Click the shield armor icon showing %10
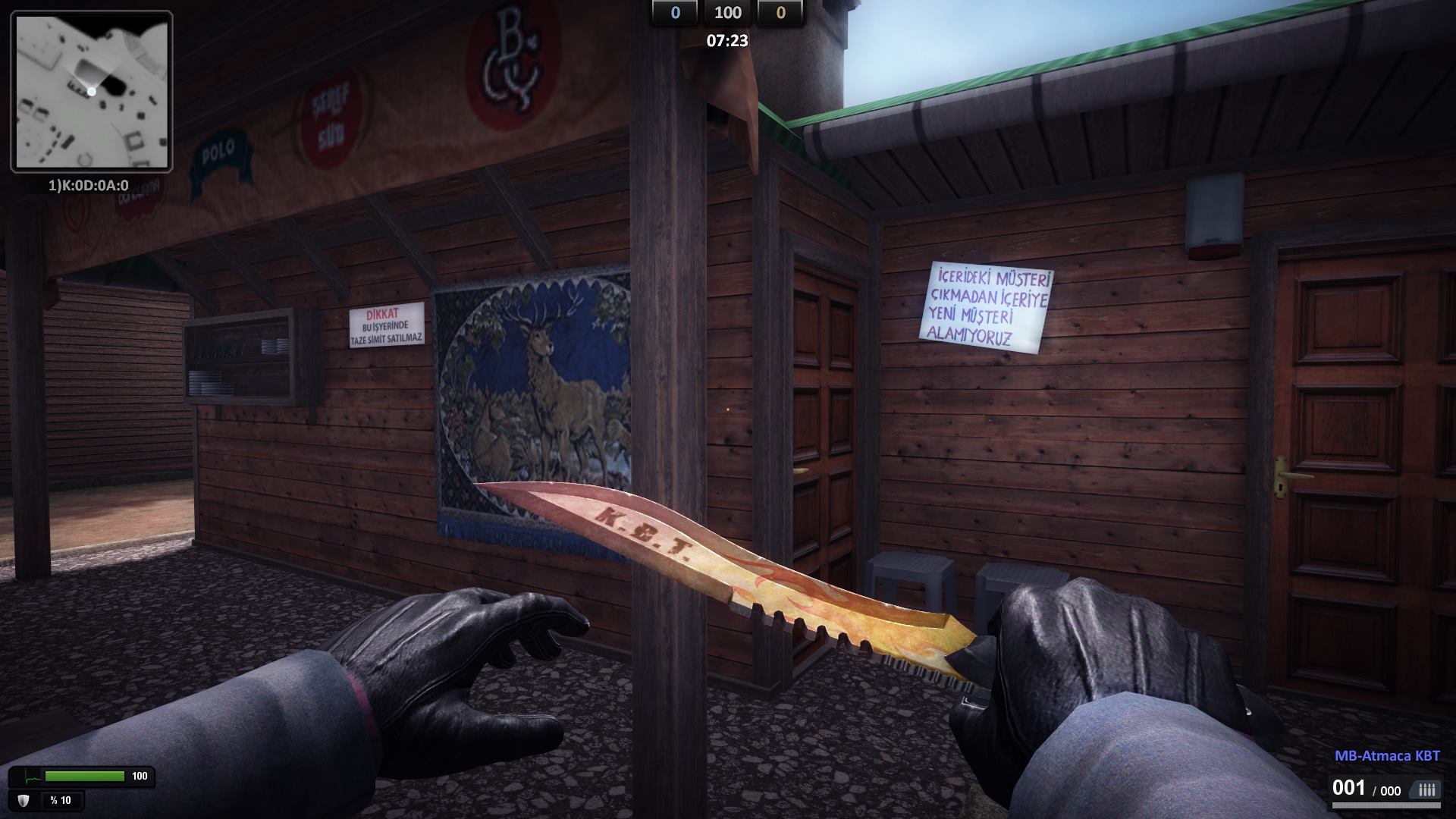The height and width of the screenshot is (819, 1456). click(x=24, y=800)
